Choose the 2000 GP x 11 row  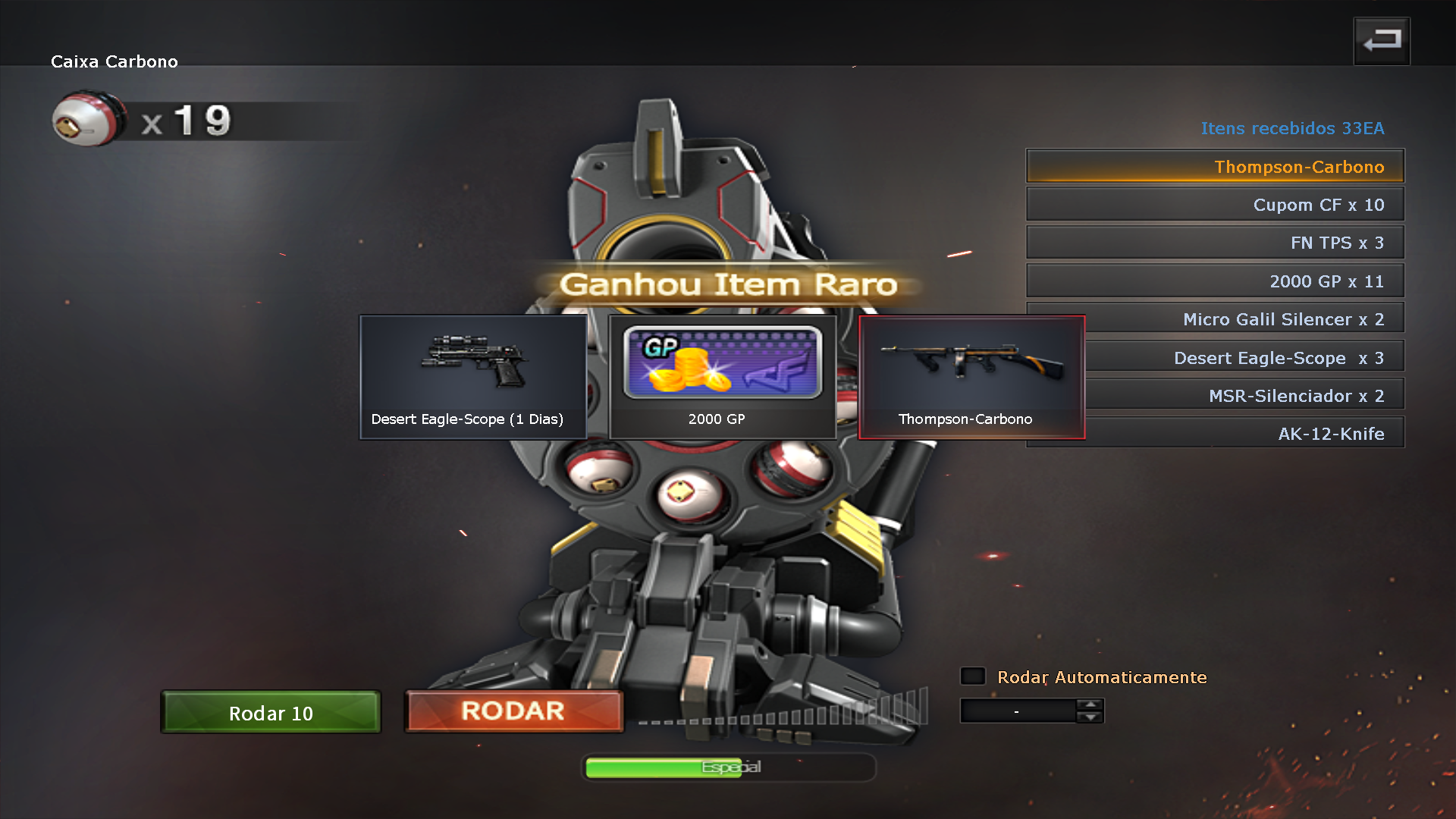(1215, 281)
